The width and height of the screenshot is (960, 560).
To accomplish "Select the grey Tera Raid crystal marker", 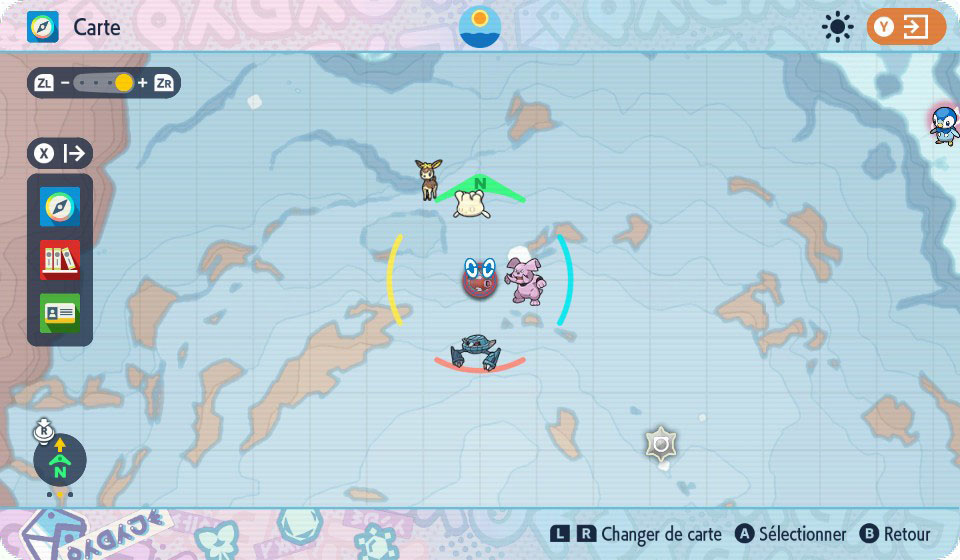I will (x=661, y=444).
